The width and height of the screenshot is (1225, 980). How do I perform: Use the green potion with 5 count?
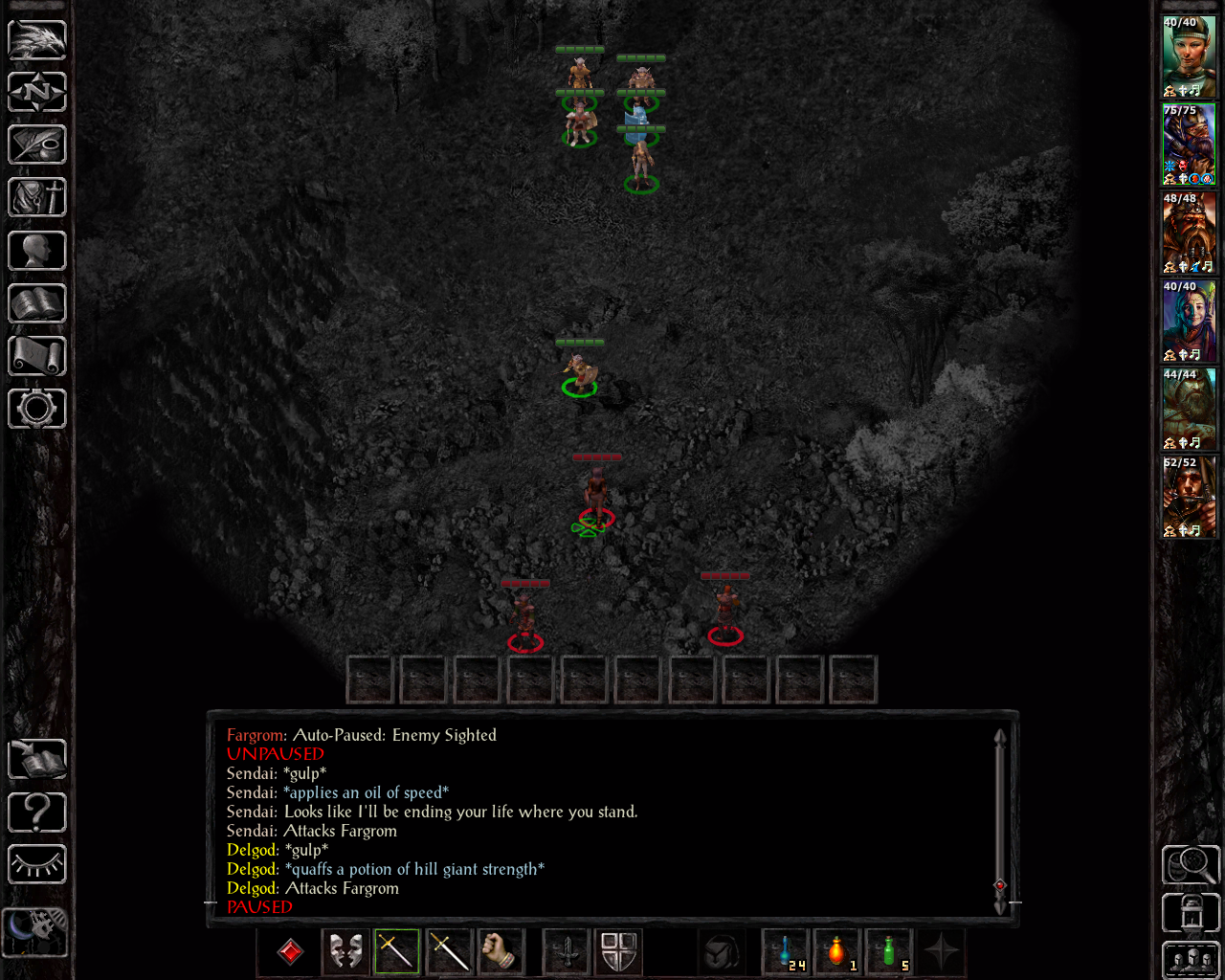click(x=889, y=952)
